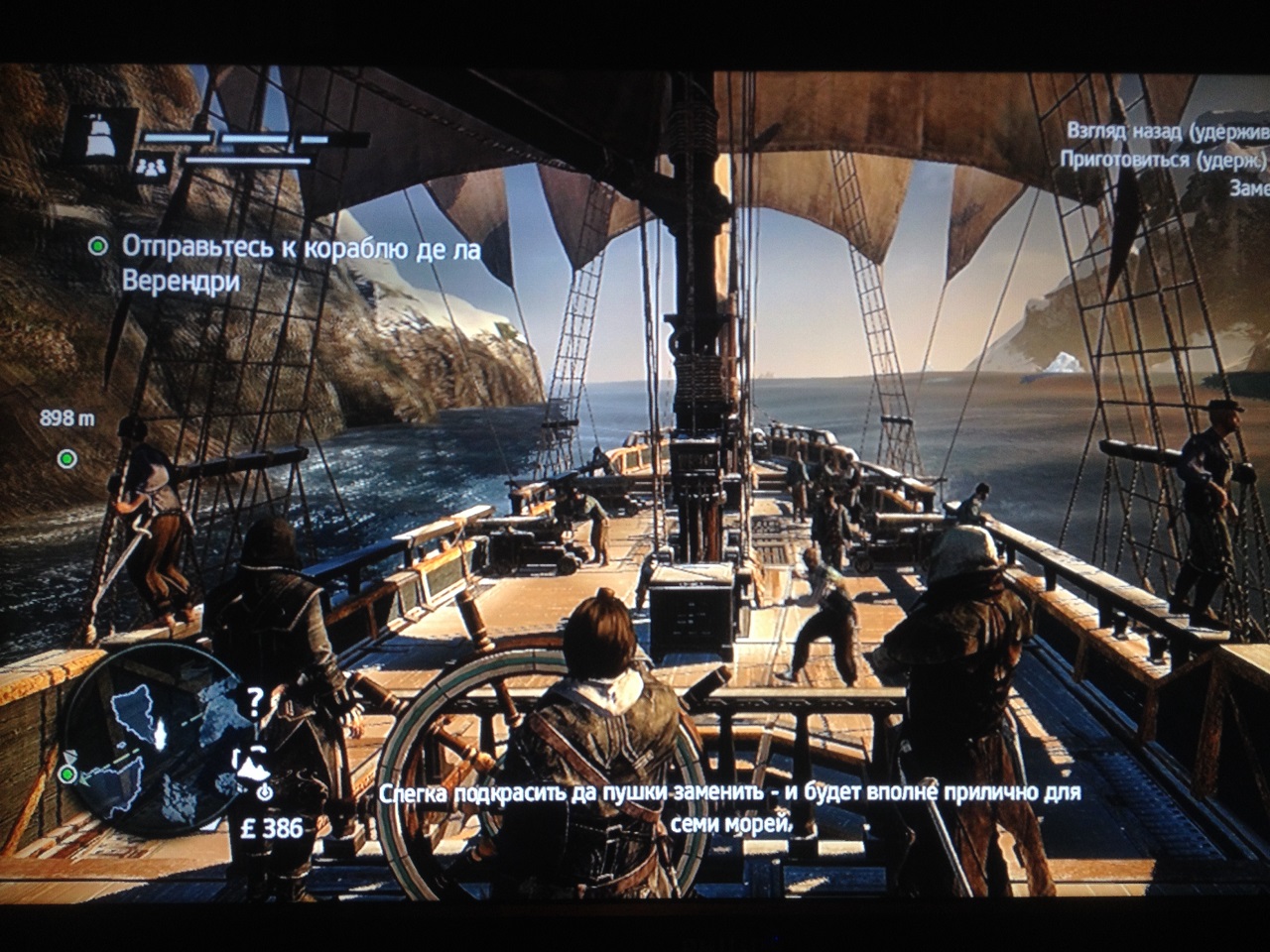Click the sailing ship status icon
This screenshot has height=952, width=1270.
tap(100, 134)
